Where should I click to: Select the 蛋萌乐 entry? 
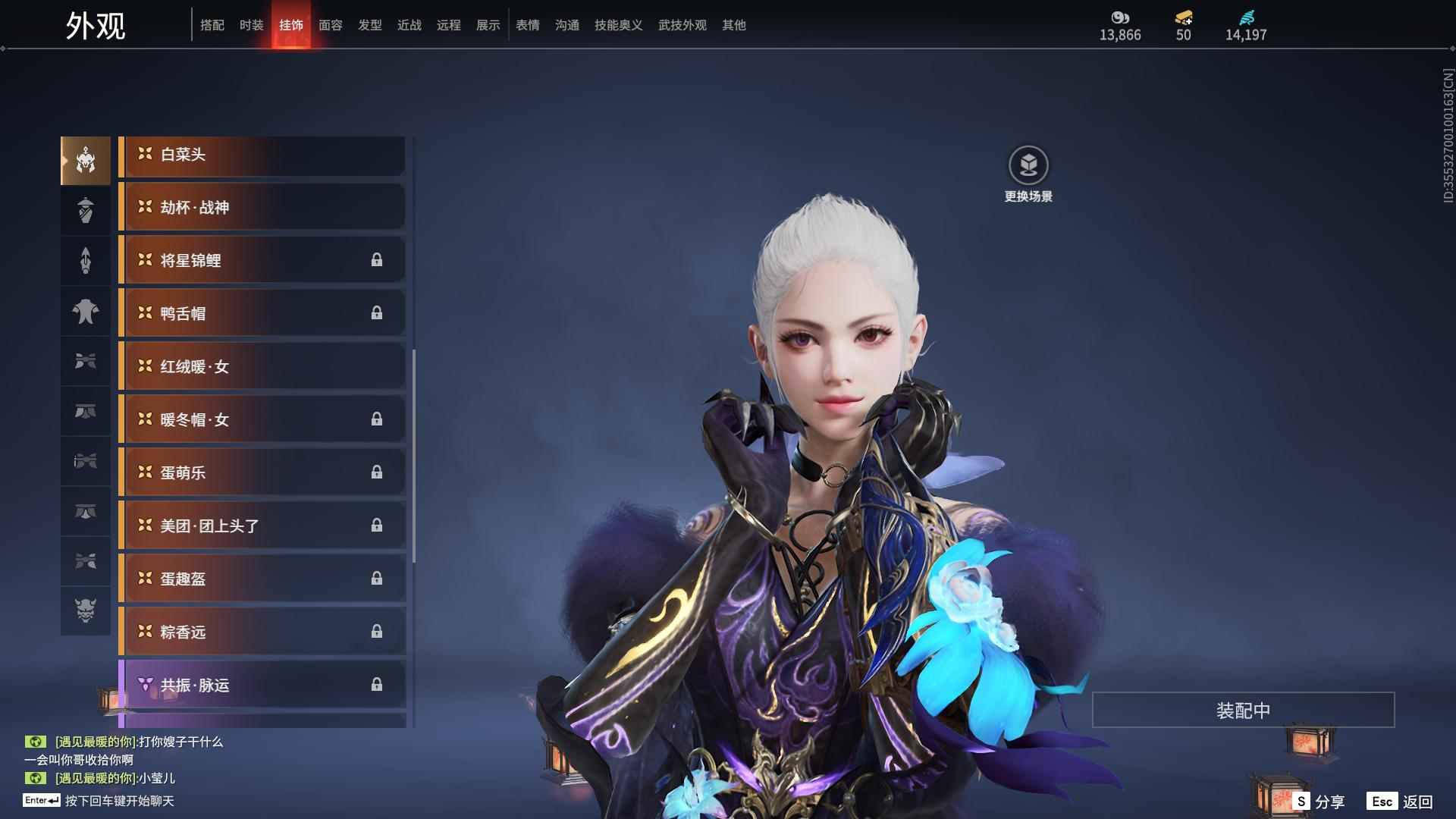pos(262,473)
